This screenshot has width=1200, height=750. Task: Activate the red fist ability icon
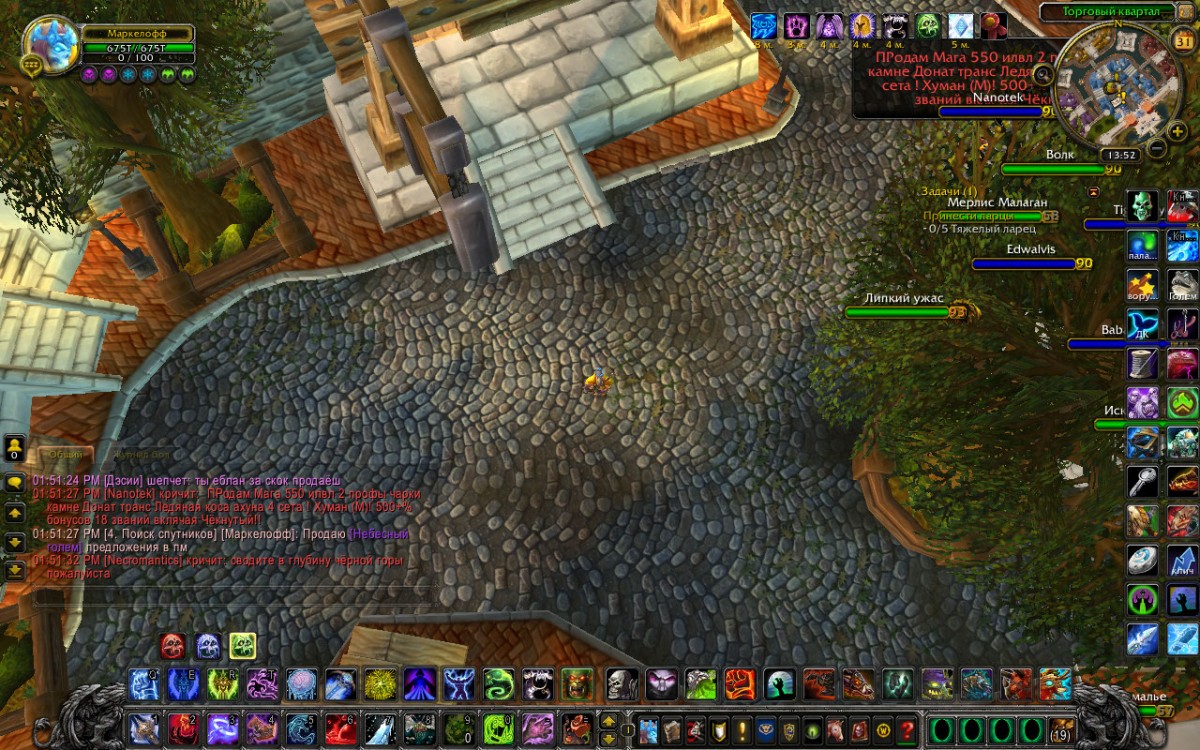coord(739,685)
